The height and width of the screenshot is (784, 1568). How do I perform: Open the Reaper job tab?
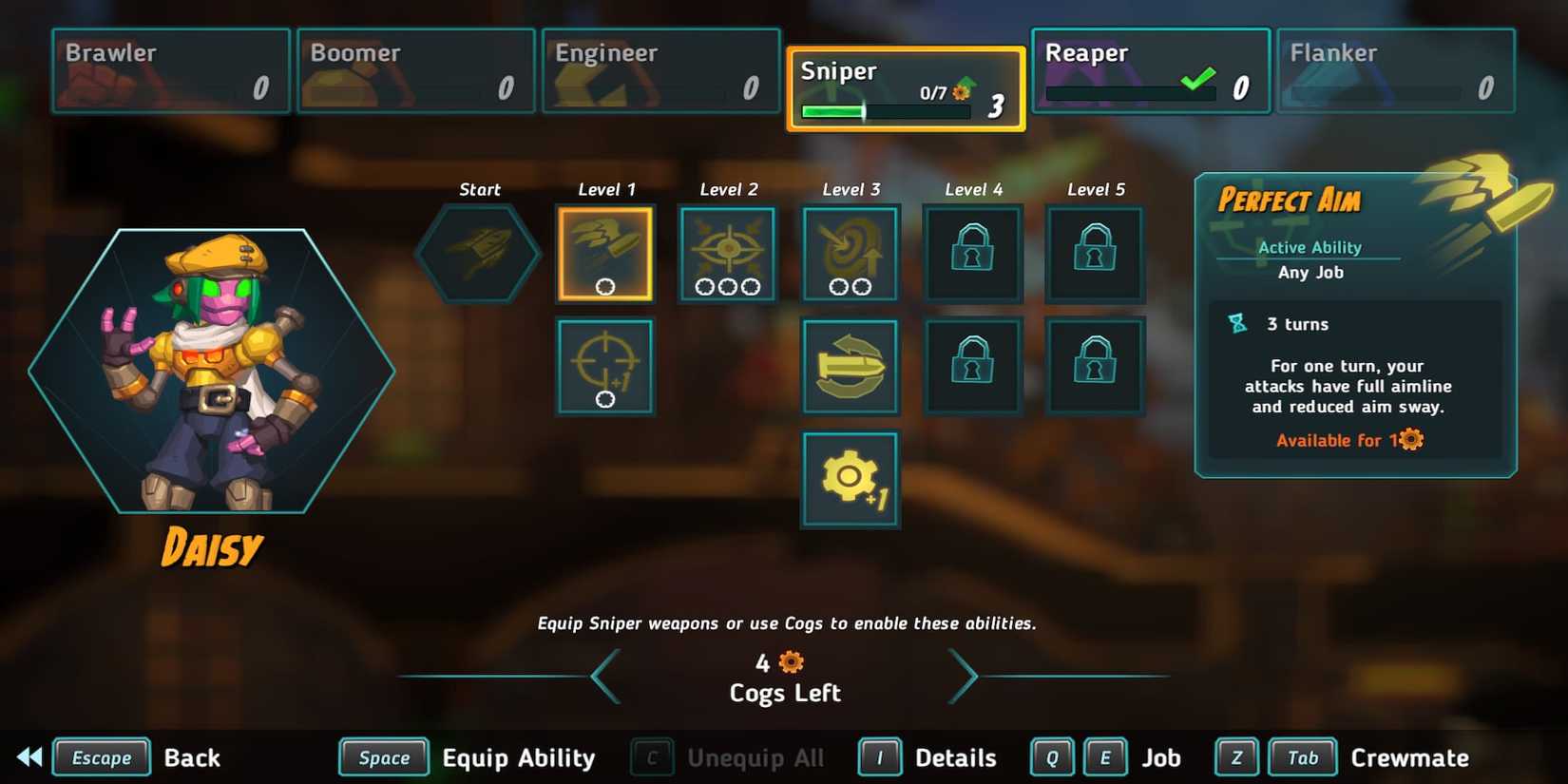1150,69
